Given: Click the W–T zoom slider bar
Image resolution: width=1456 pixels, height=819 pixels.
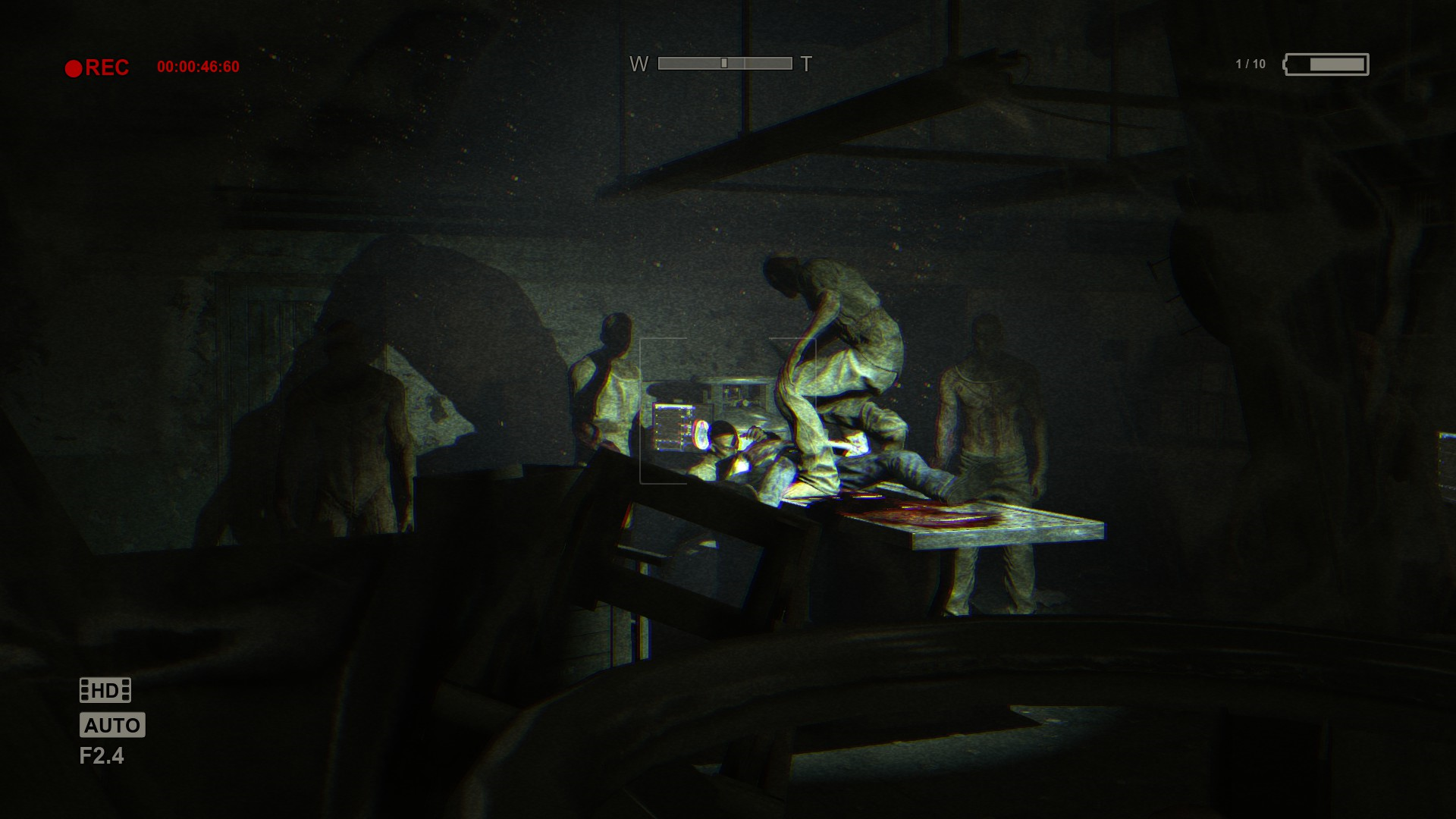Looking at the screenshot, I should tap(724, 64).
